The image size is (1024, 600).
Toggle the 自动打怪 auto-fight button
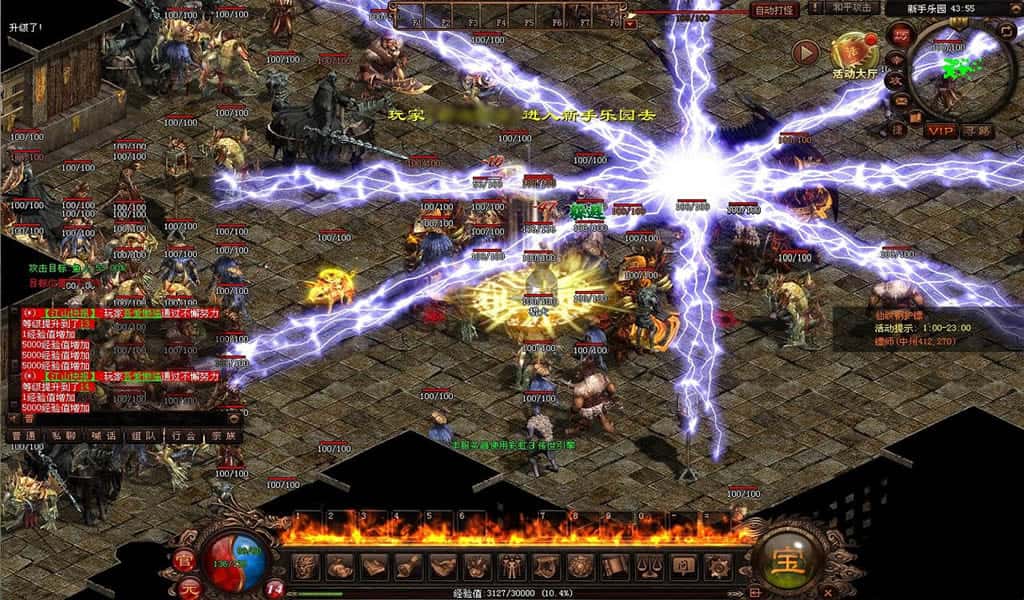(x=775, y=10)
